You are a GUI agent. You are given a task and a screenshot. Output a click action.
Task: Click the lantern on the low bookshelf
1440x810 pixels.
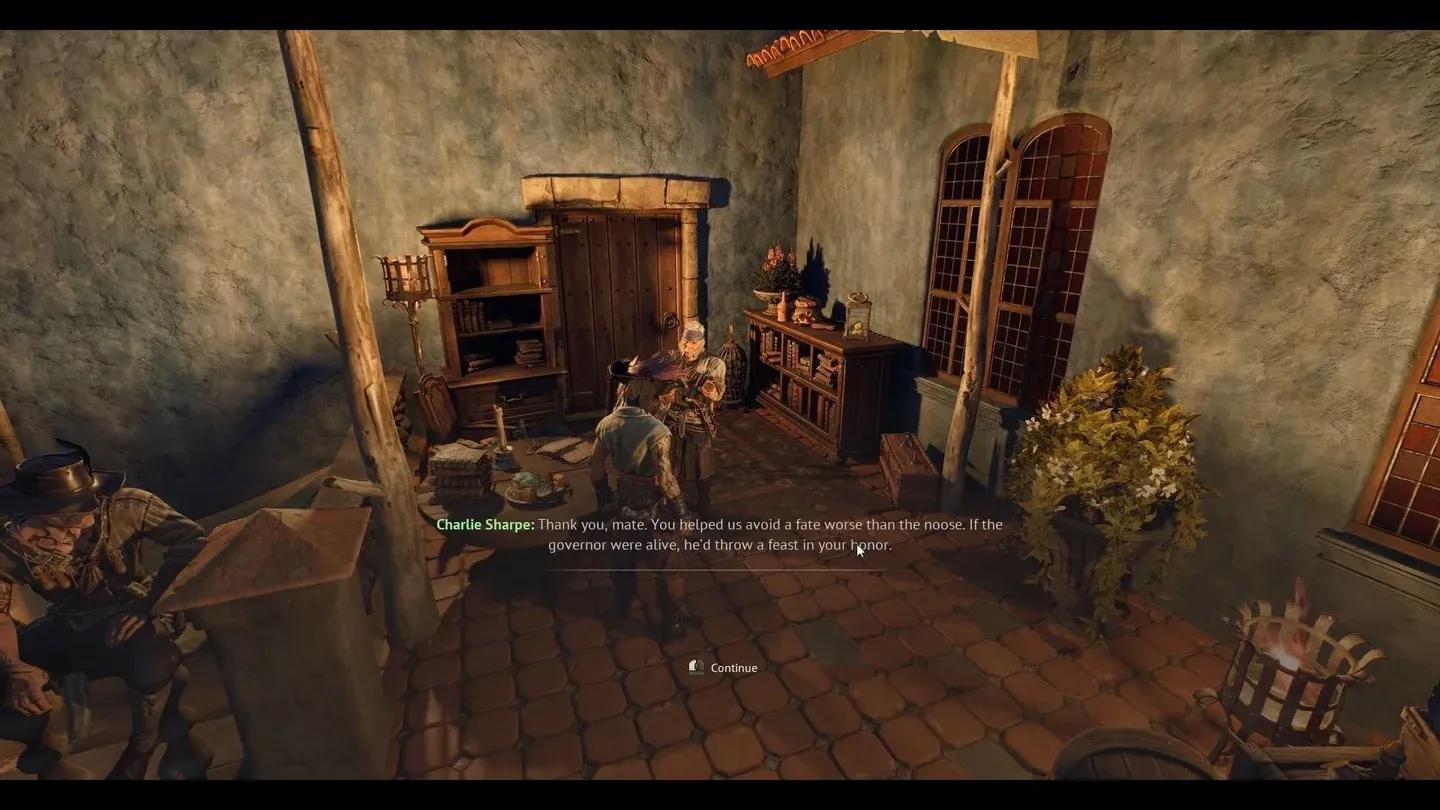pyautogui.click(x=858, y=315)
